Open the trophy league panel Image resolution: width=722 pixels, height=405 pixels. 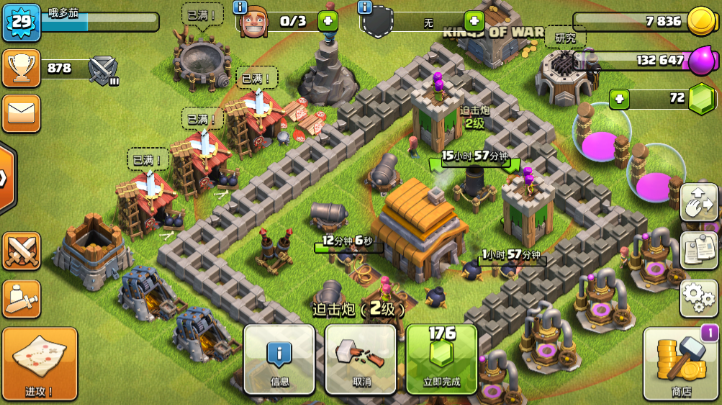tap(21, 67)
